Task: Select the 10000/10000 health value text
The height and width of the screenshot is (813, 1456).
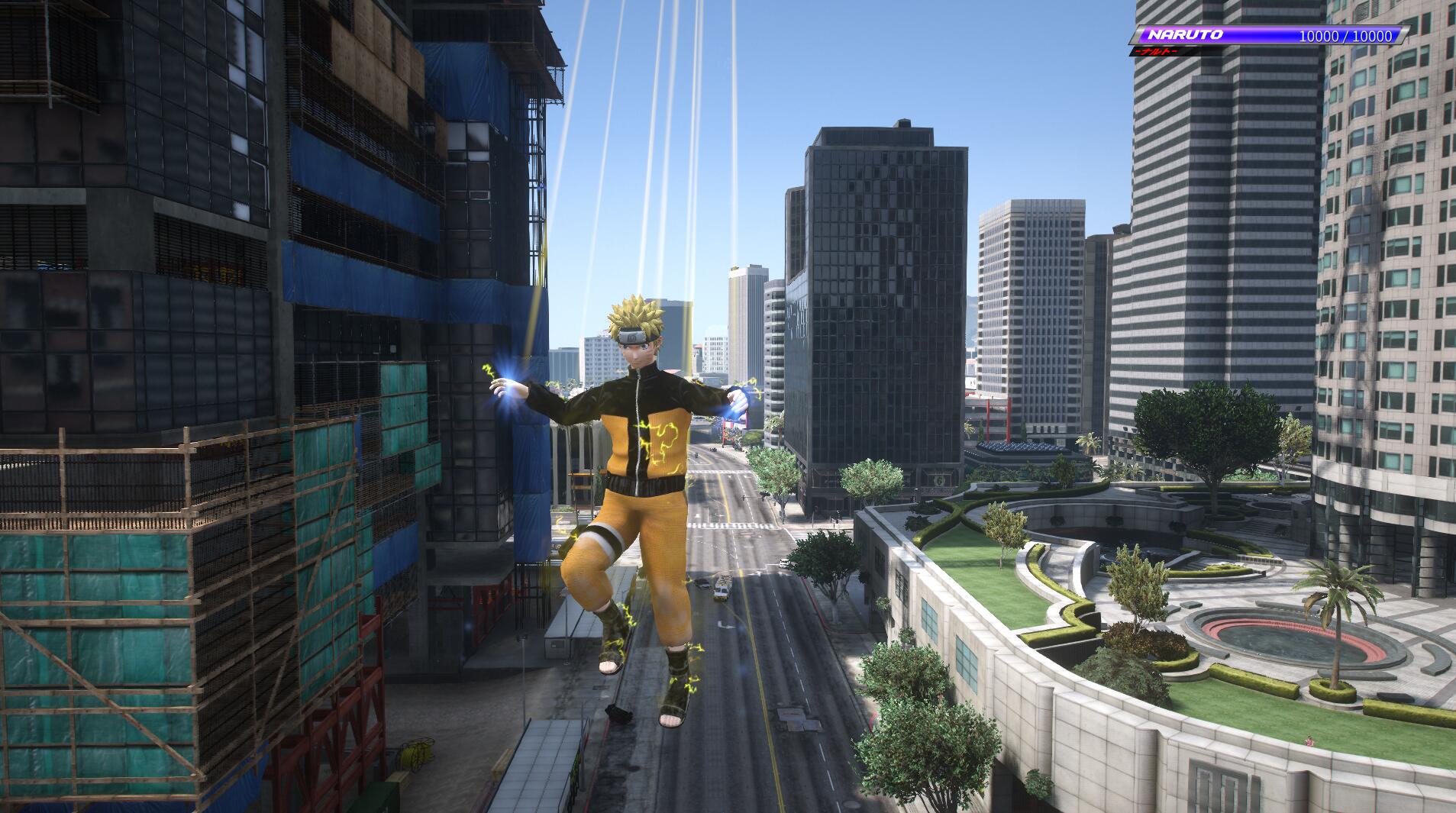Action: coord(1346,36)
